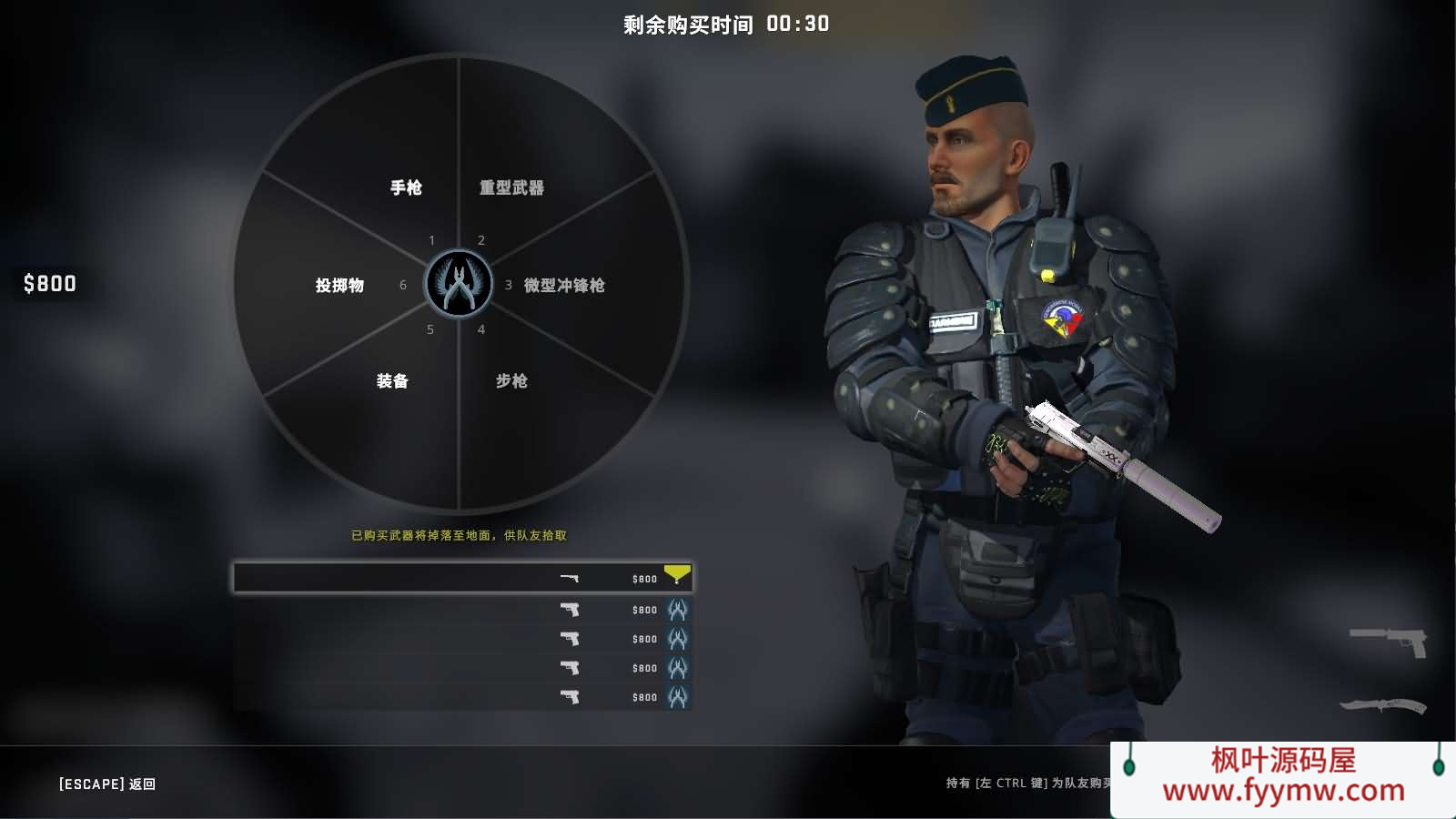Pick the 投掷物 grenades segment

tap(339, 285)
